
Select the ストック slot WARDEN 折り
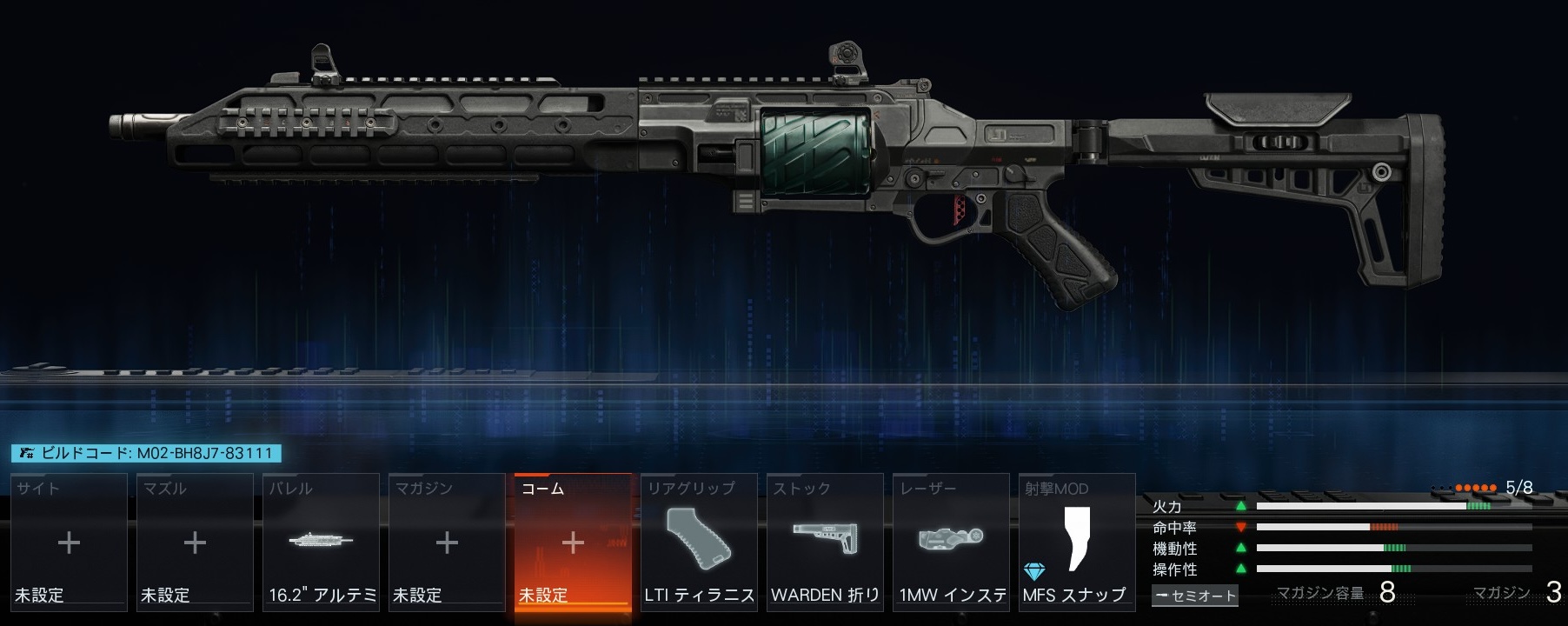pyautogui.click(x=825, y=543)
